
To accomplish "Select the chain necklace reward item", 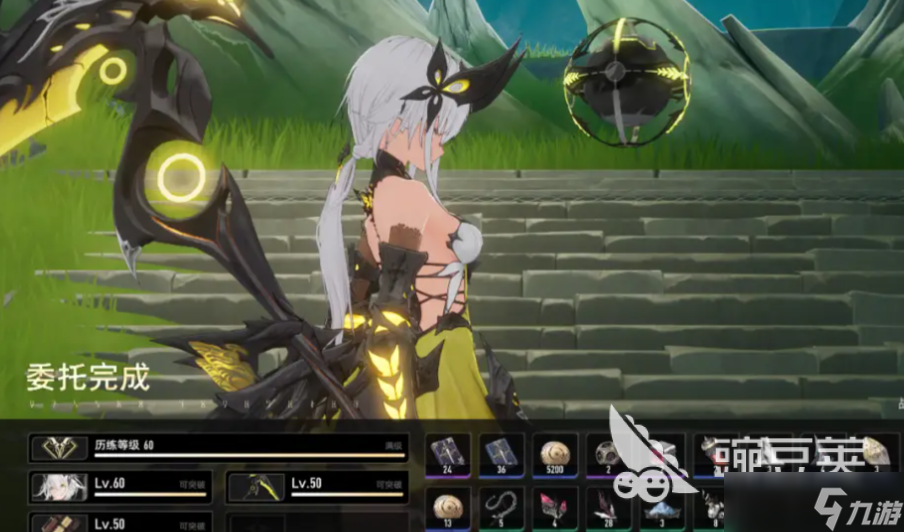I will point(499,505).
